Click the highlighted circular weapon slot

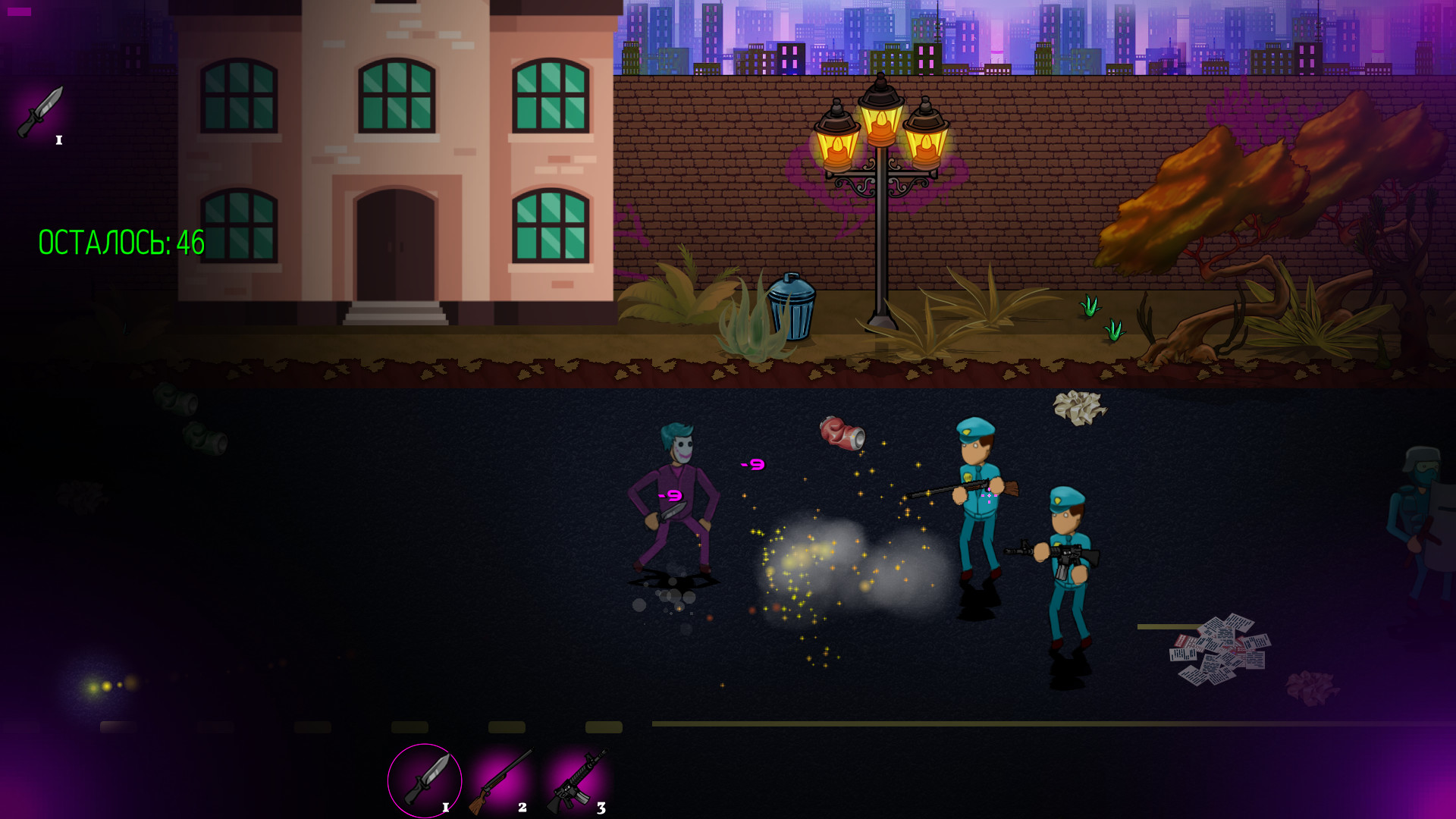(423, 780)
